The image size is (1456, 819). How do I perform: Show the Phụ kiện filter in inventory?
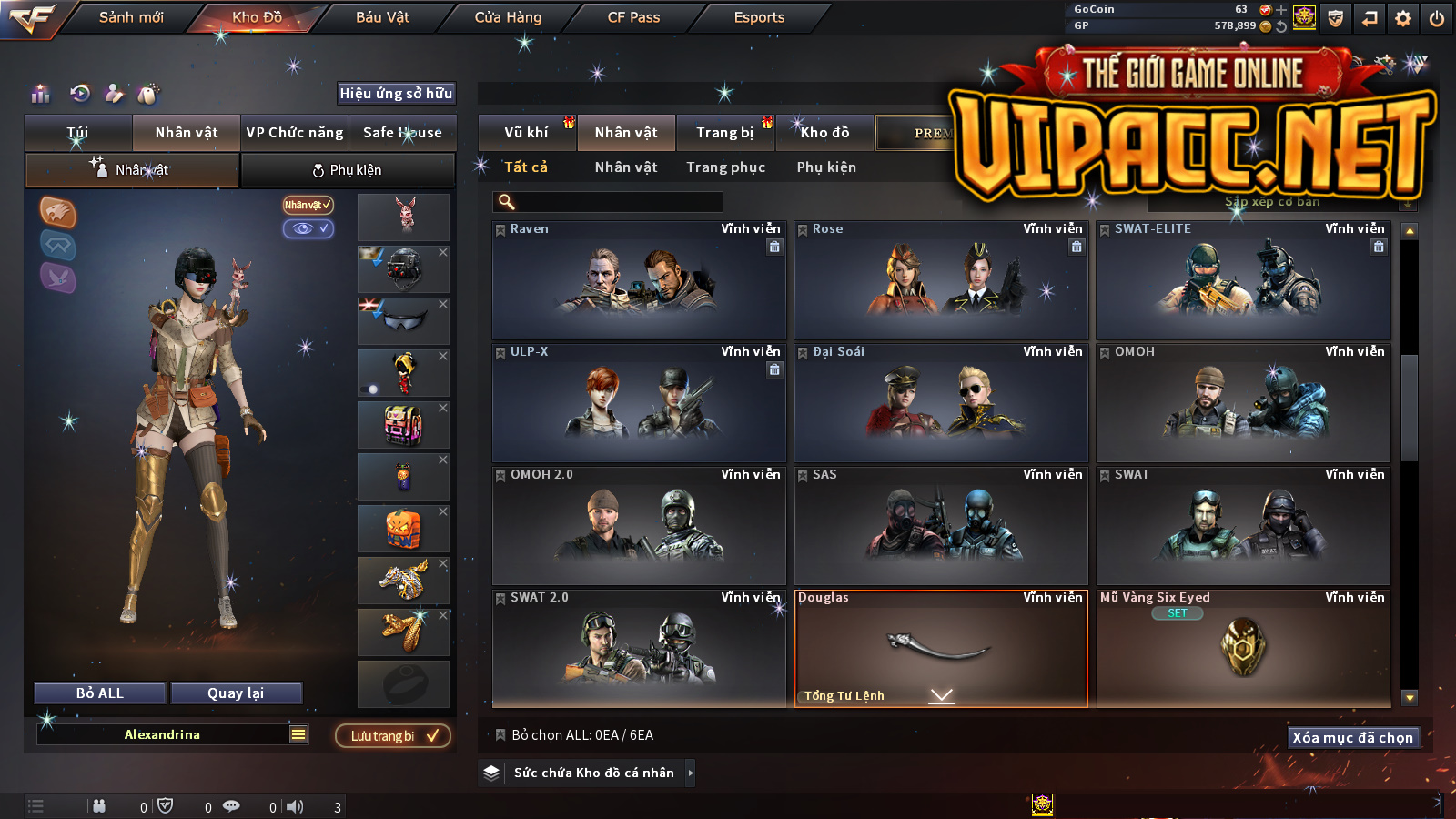click(x=826, y=167)
